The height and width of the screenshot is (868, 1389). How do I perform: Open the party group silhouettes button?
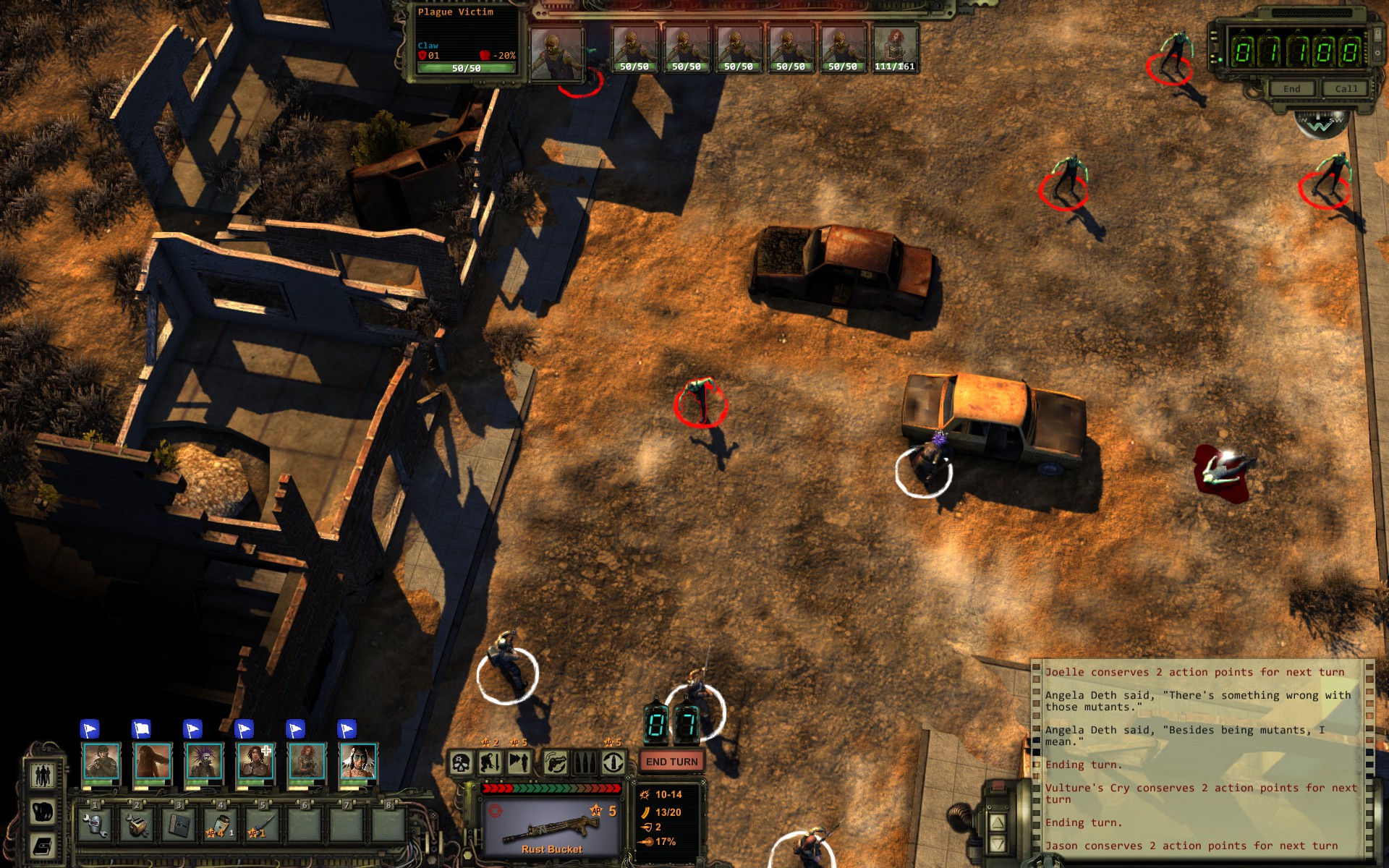pos(43,775)
